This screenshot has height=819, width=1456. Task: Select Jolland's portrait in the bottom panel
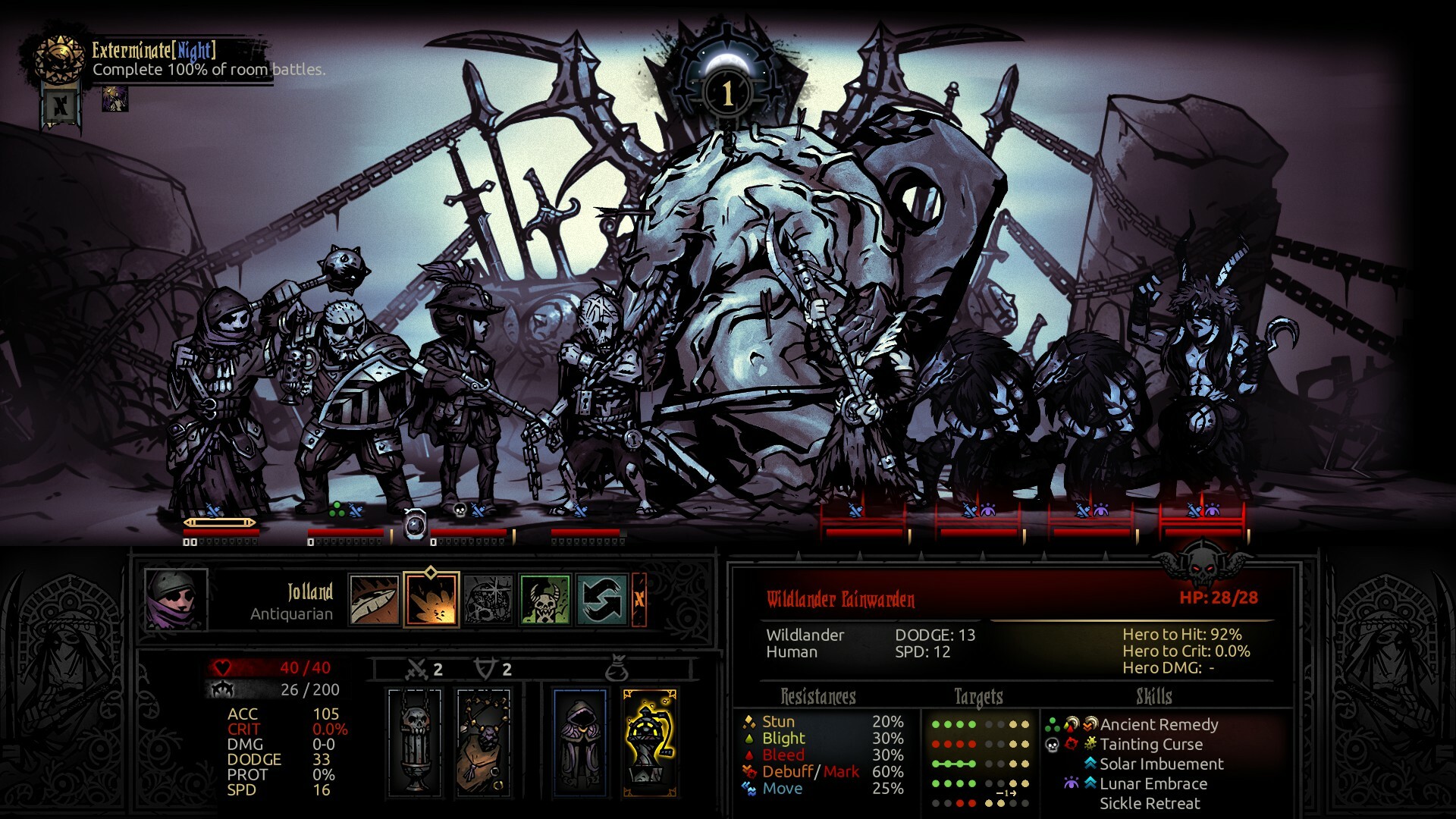pyautogui.click(x=176, y=599)
